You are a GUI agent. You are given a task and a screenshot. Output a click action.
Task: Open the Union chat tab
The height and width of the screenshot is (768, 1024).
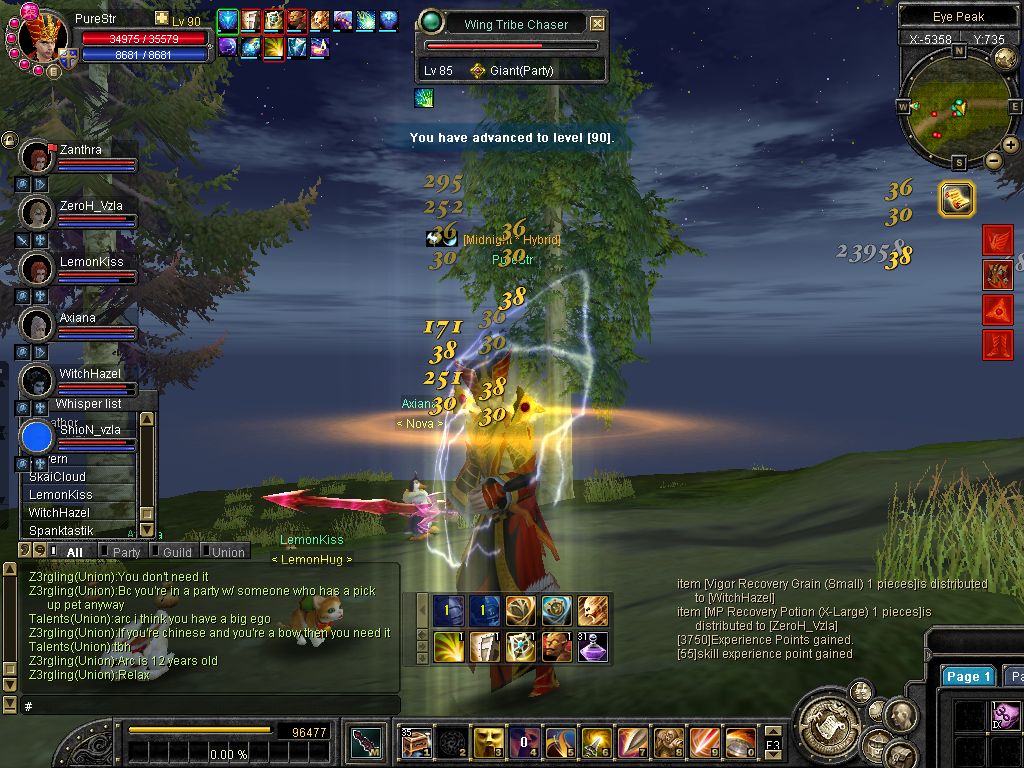[228, 552]
